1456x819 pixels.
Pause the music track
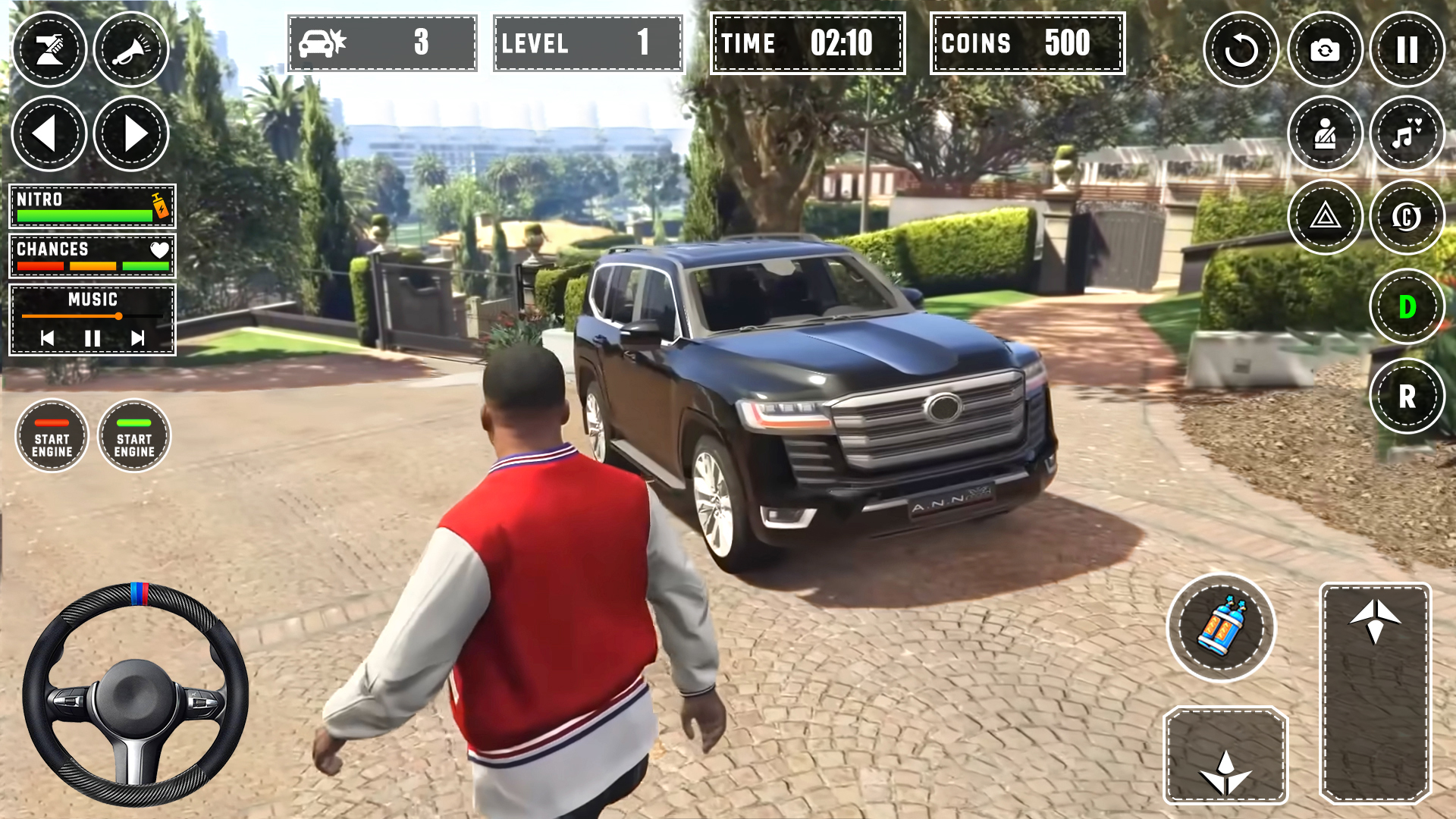[x=93, y=338]
